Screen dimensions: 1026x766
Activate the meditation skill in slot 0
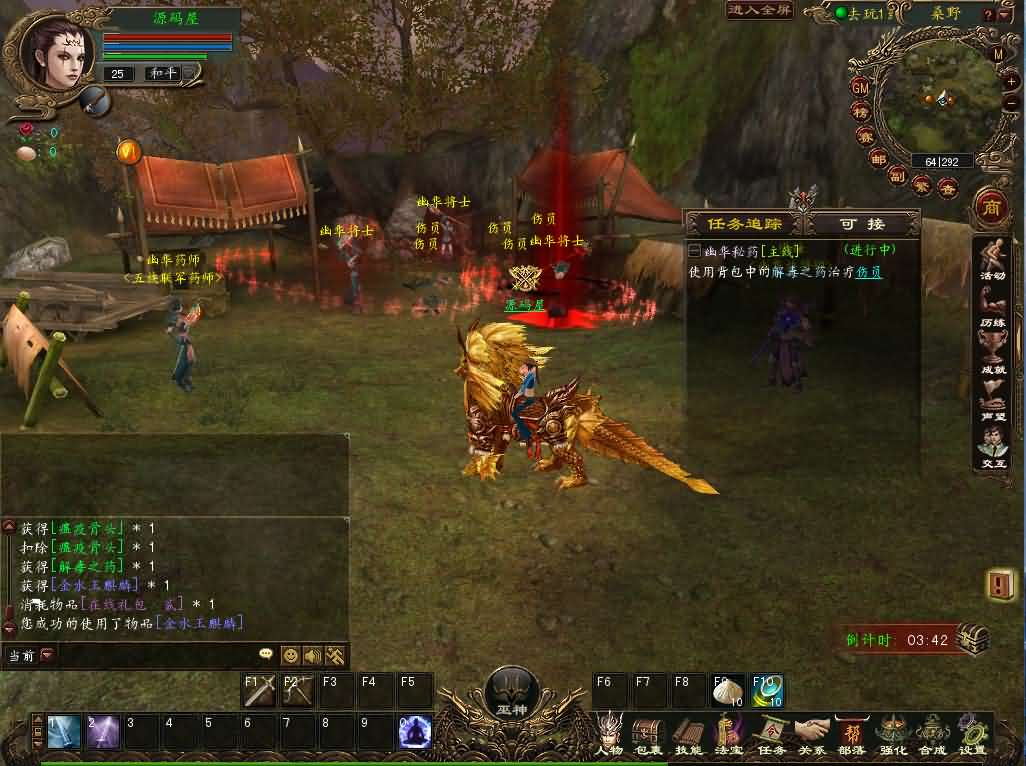tap(414, 733)
